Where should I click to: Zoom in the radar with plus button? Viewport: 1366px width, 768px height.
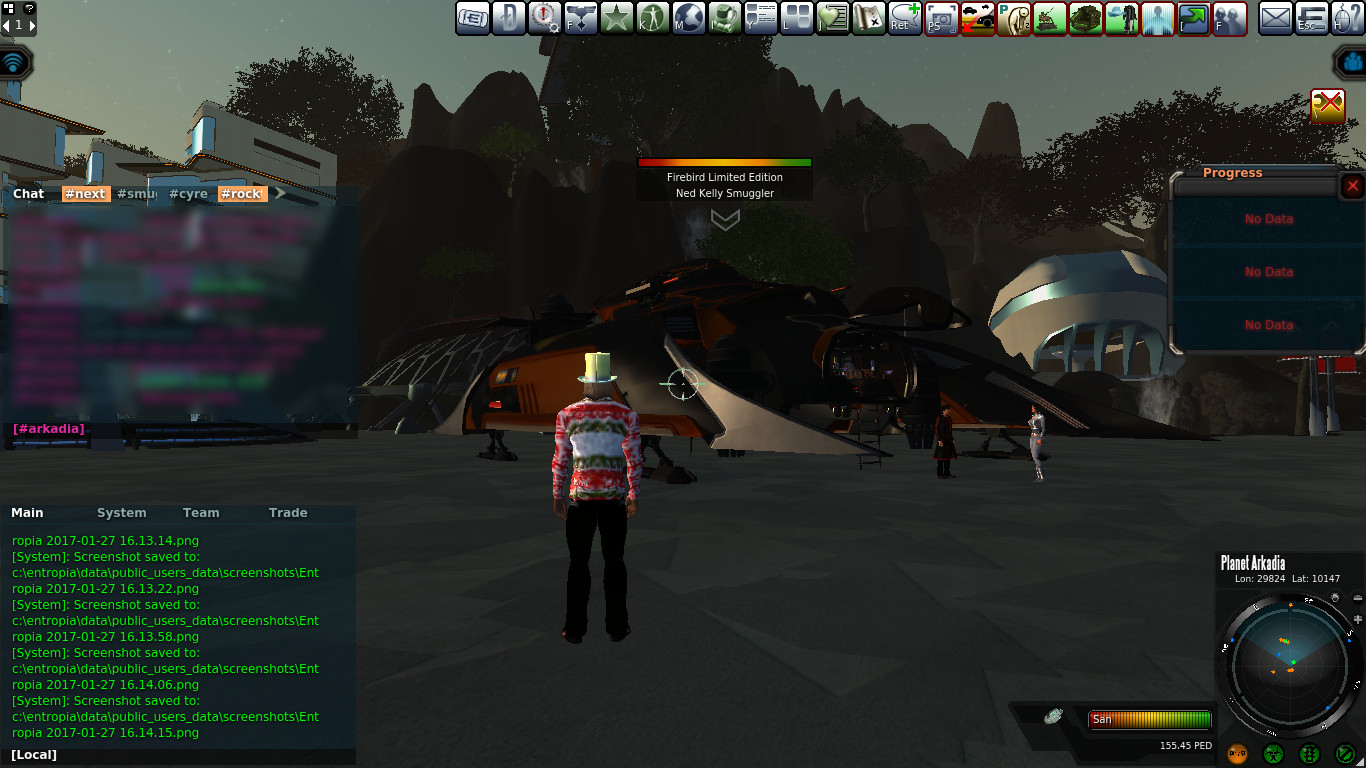coord(1357,620)
